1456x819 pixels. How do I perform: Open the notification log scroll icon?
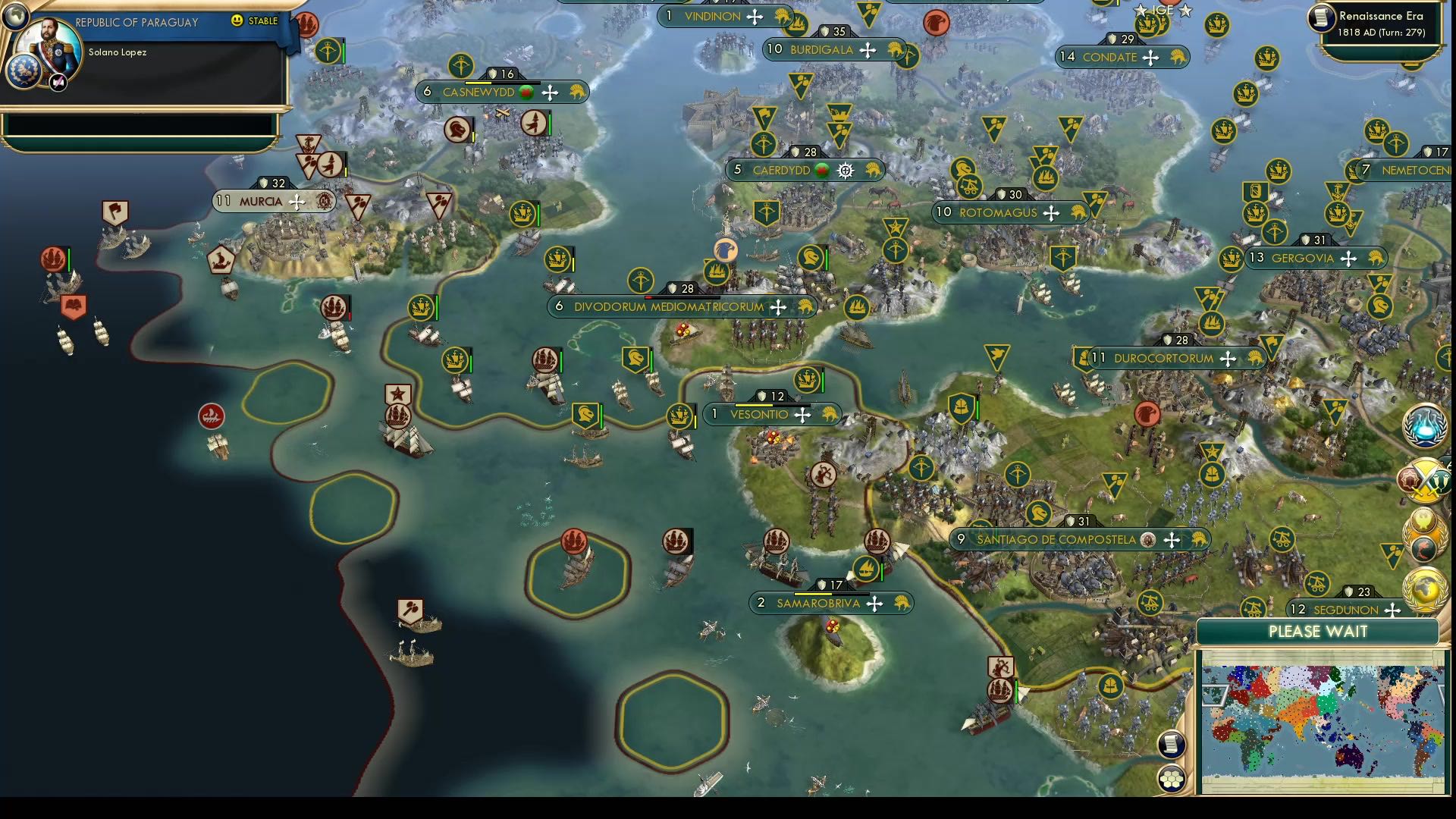(1172, 744)
